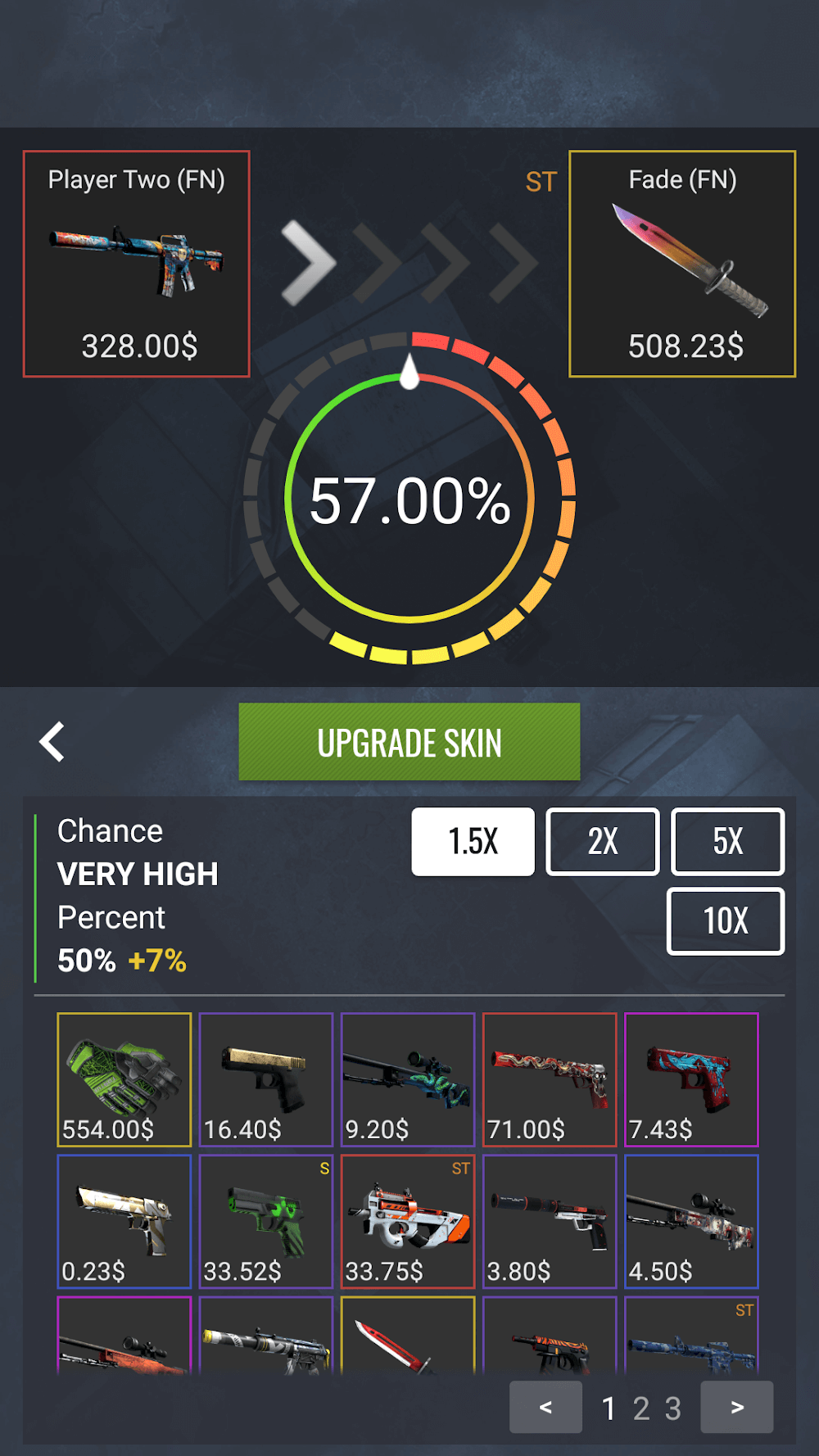The image size is (819, 1456).
Task: Choose the sniper rifle priced 4.50$
Action: pos(691,1221)
